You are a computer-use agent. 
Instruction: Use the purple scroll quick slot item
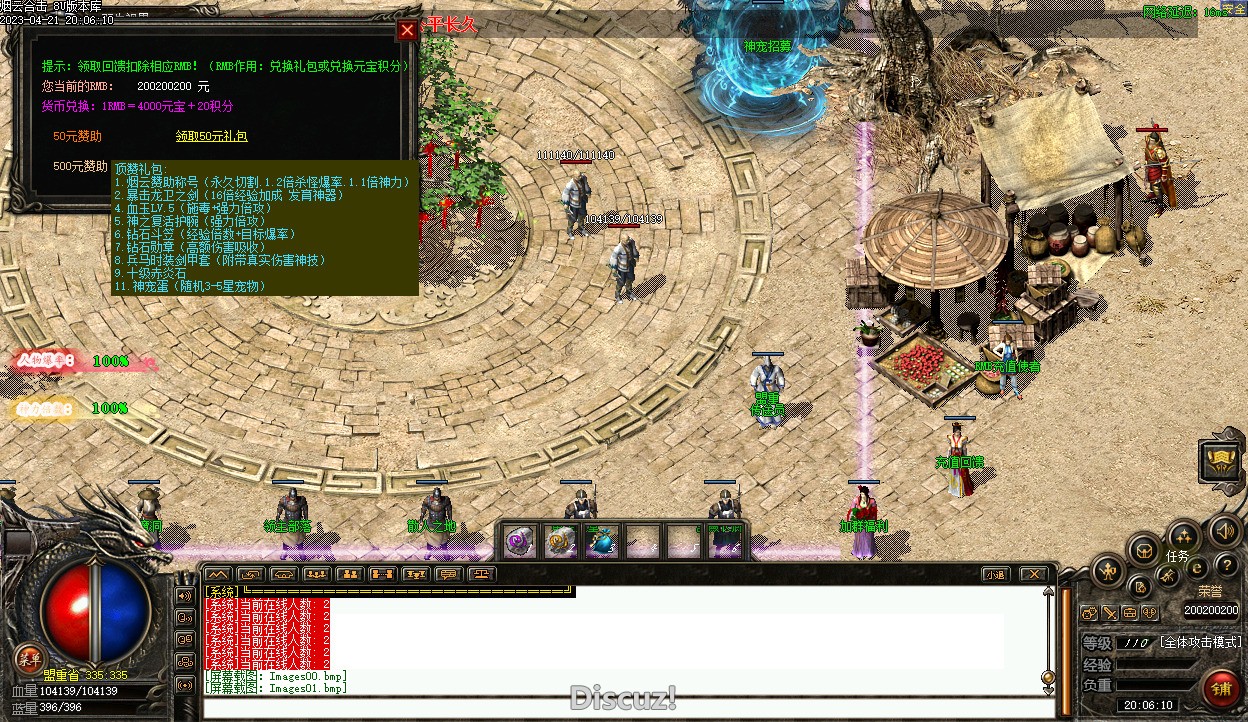tap(518, 541)
